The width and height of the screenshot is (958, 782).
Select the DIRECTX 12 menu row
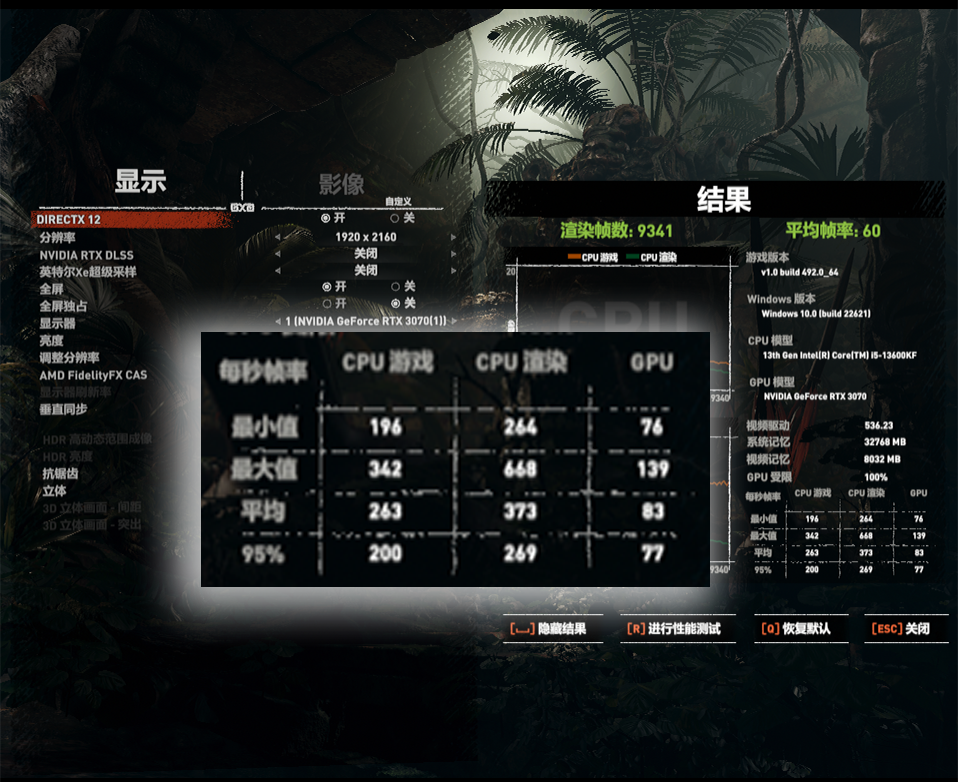click(68, 219)
